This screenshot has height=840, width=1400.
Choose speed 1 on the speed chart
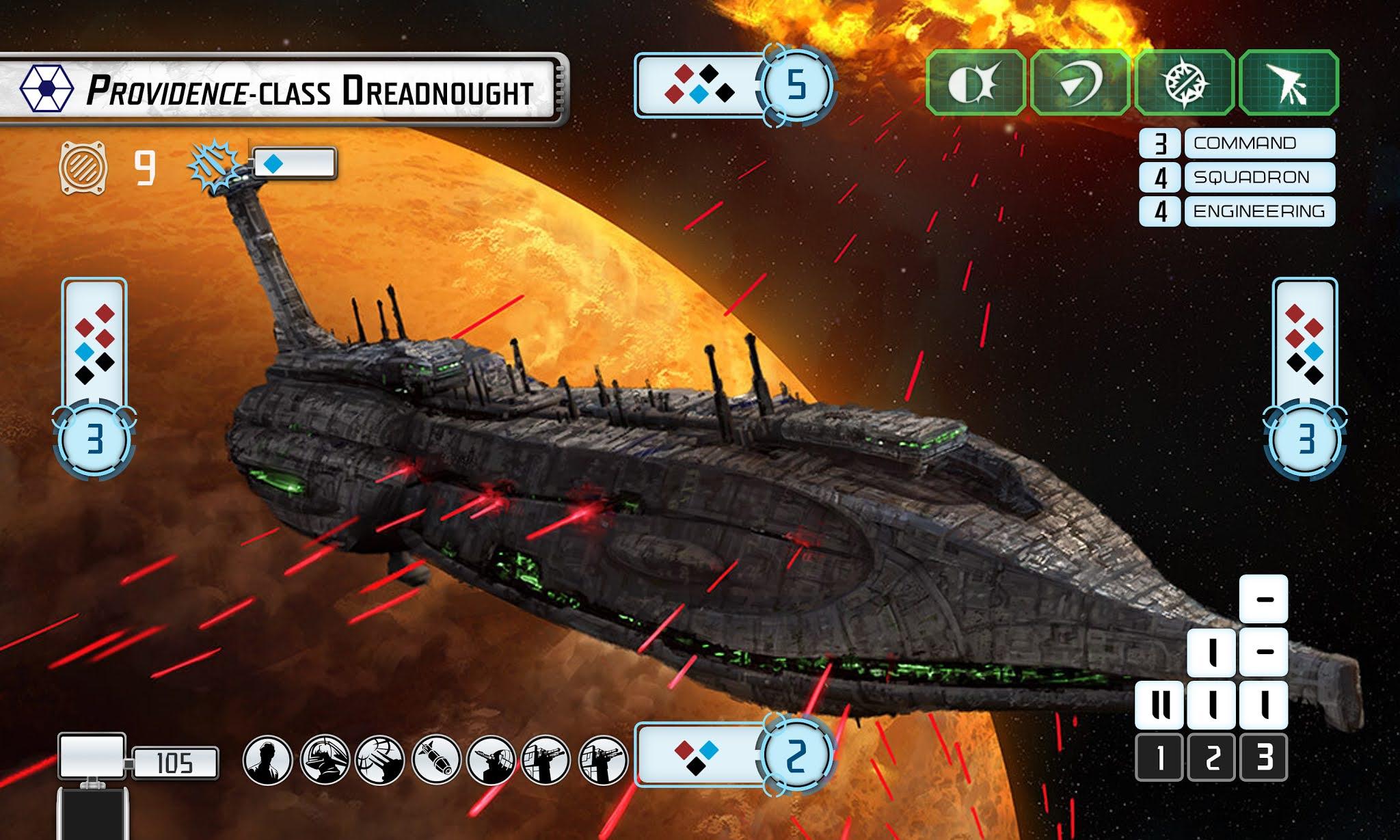click(1159, 757)
